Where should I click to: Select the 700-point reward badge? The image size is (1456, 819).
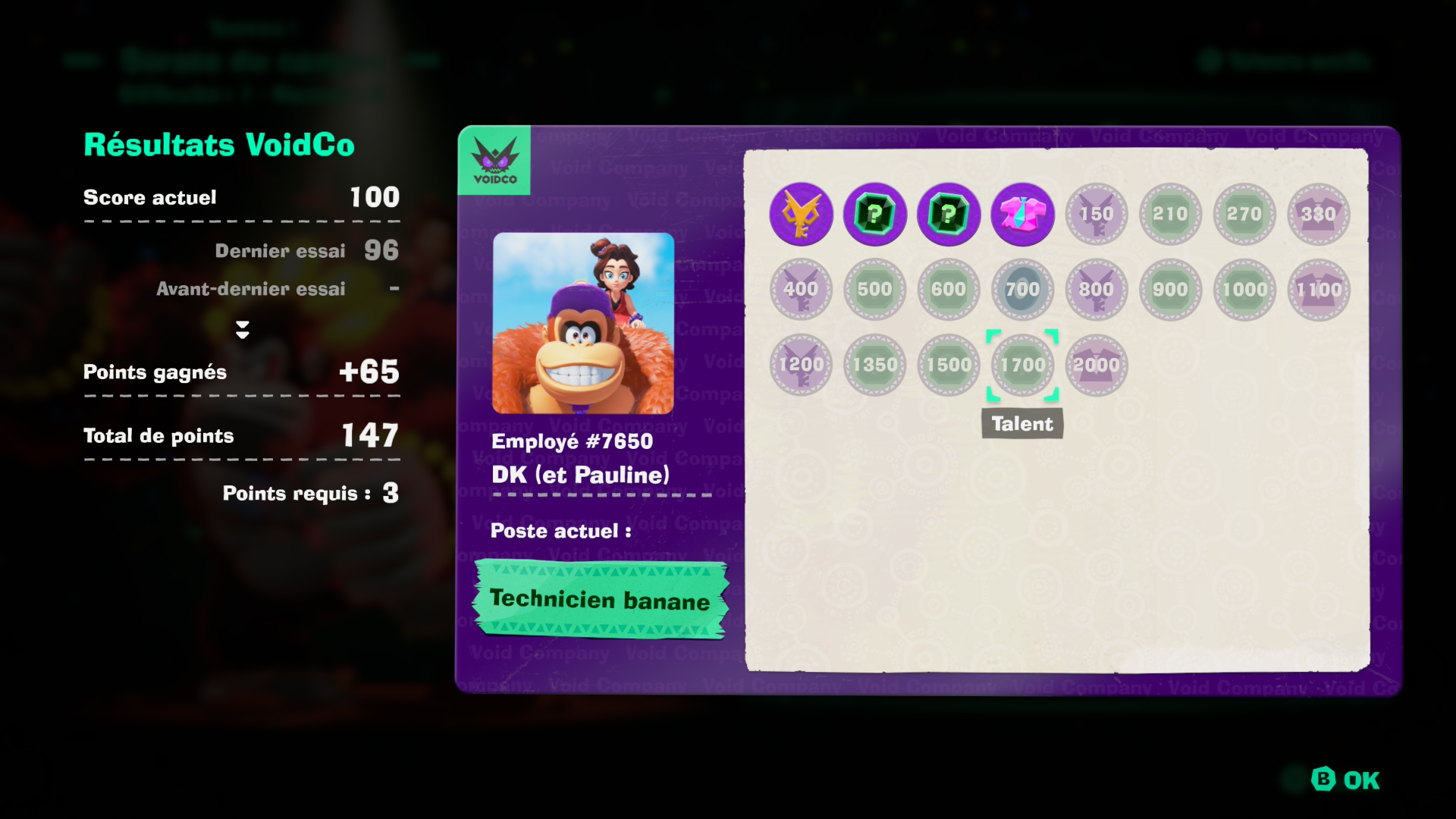coord(1022,289)
